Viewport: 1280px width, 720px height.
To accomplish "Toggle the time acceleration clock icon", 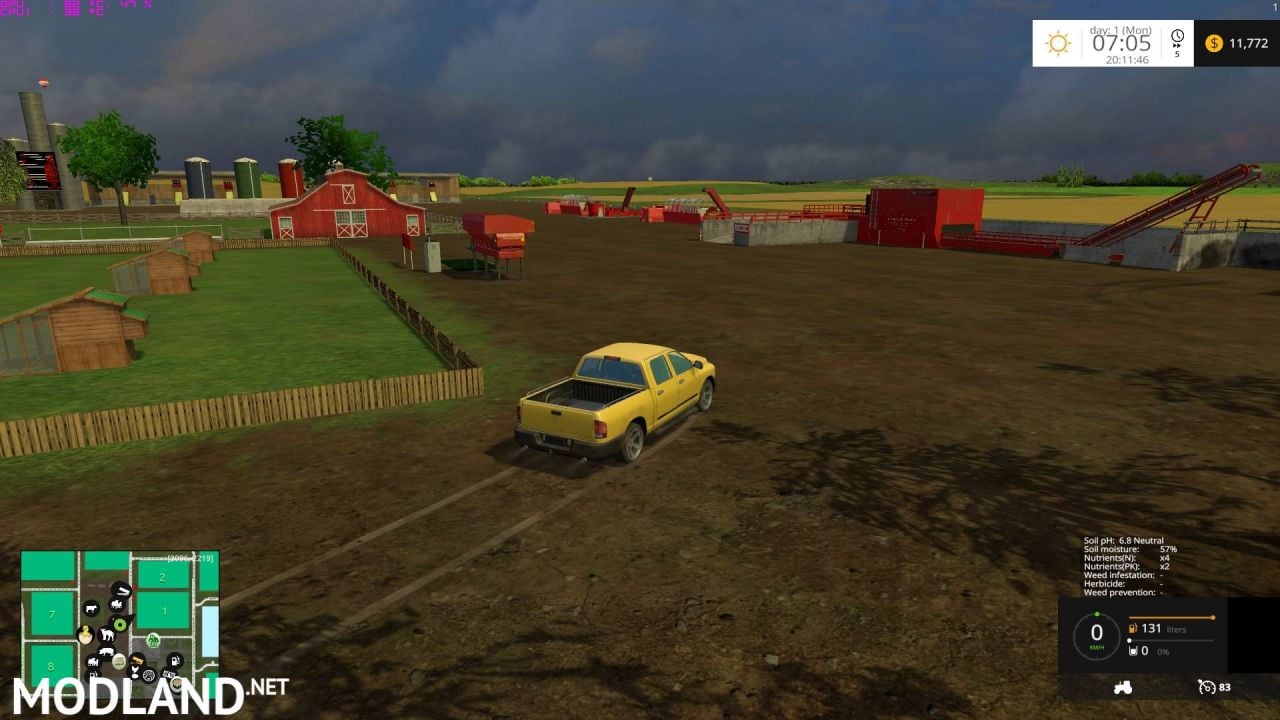I will [x=1175, y=42].
